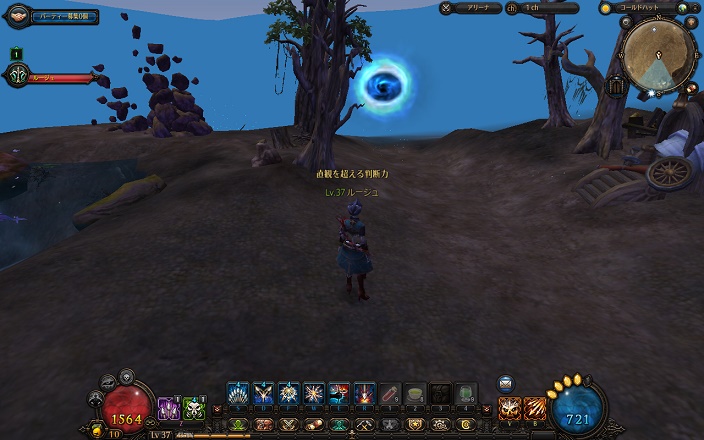Activate the green skull skill
Image resolution: width=704 pixels, height=440 pixels.
(193, 407)
